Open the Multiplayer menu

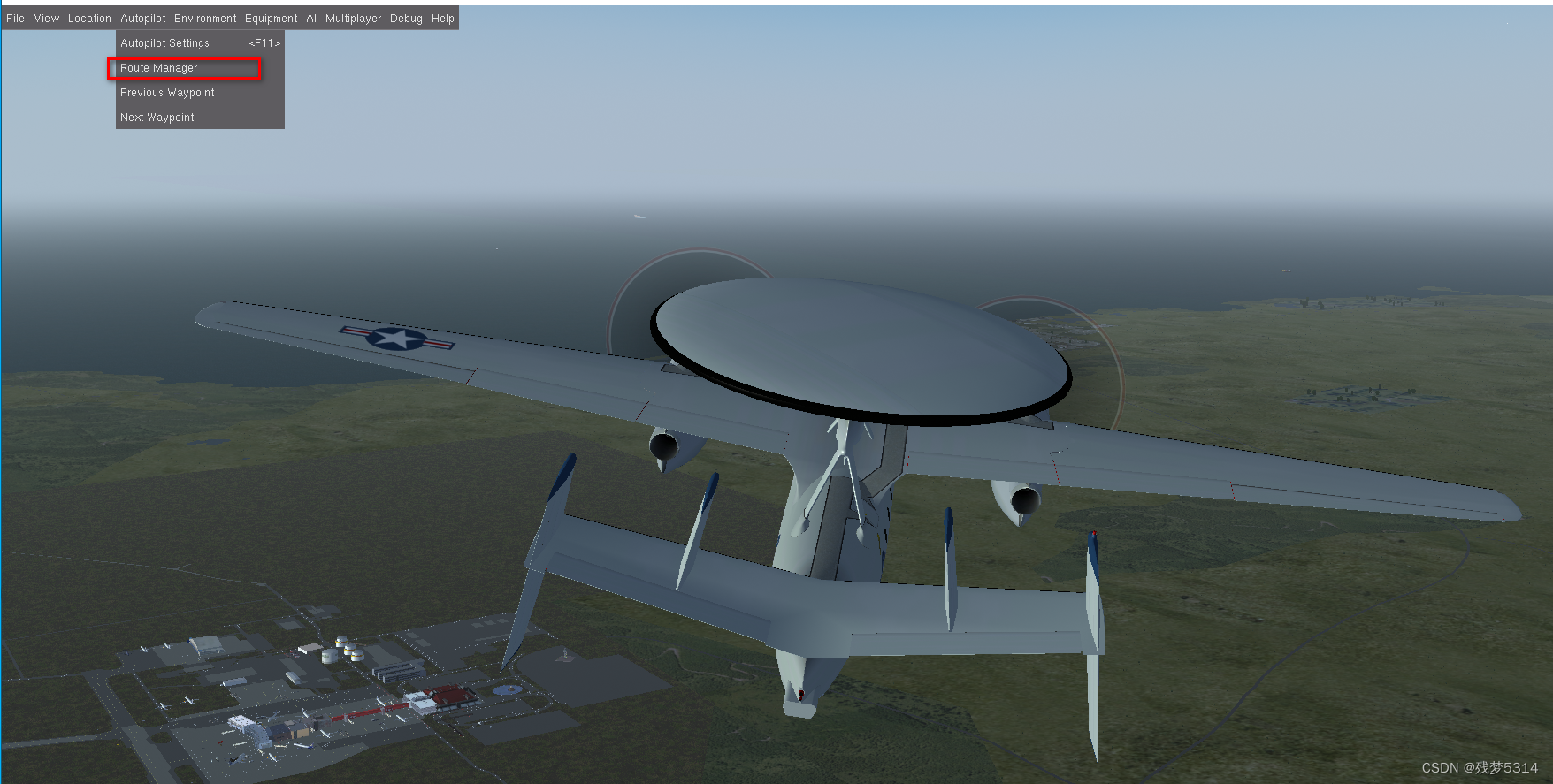pos(353,18)
